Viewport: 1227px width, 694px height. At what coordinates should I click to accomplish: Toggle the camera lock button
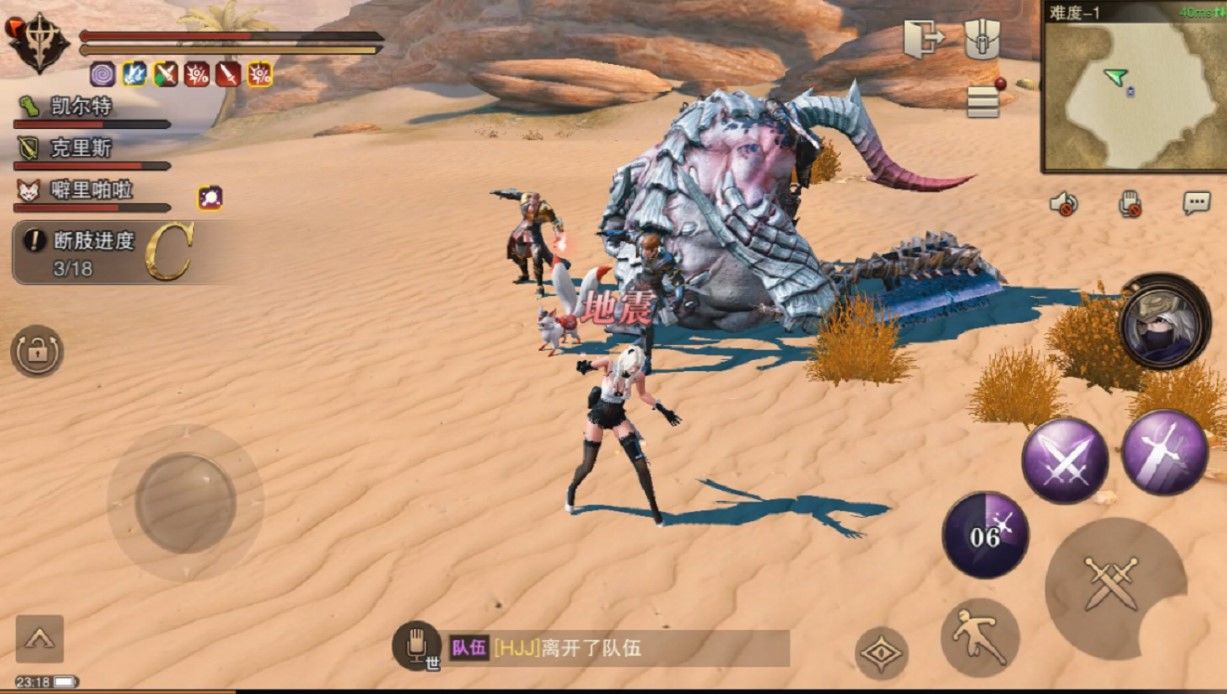[x=37, y=352]
